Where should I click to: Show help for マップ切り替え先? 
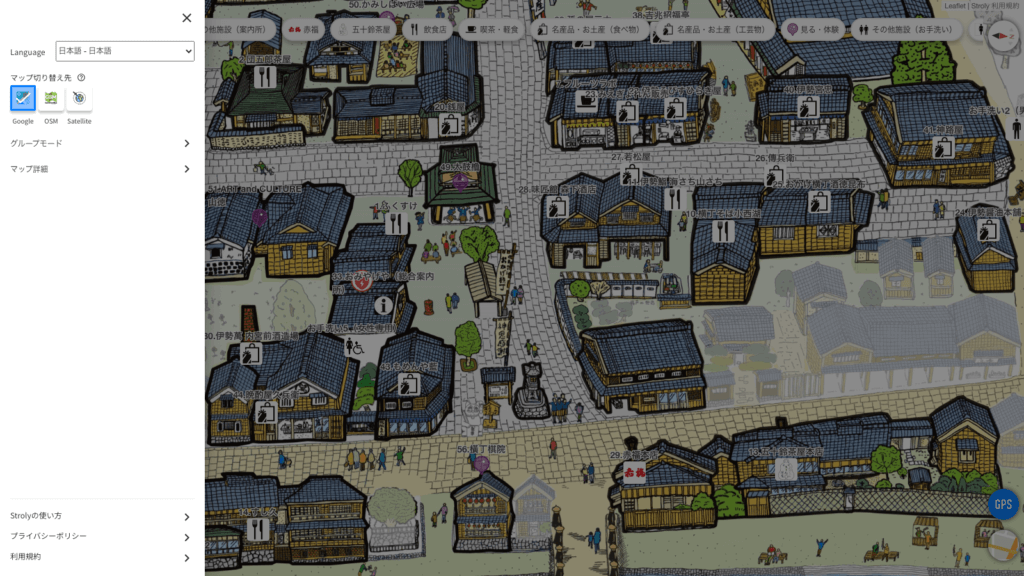point(81,77)
